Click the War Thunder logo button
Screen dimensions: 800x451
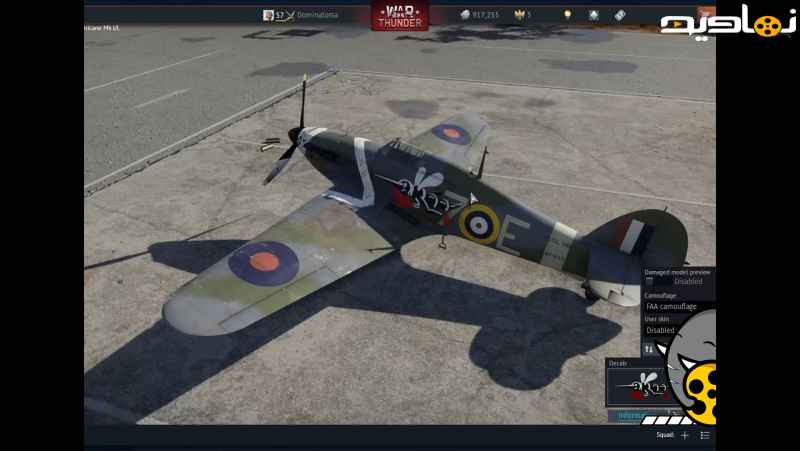point(399,16)
